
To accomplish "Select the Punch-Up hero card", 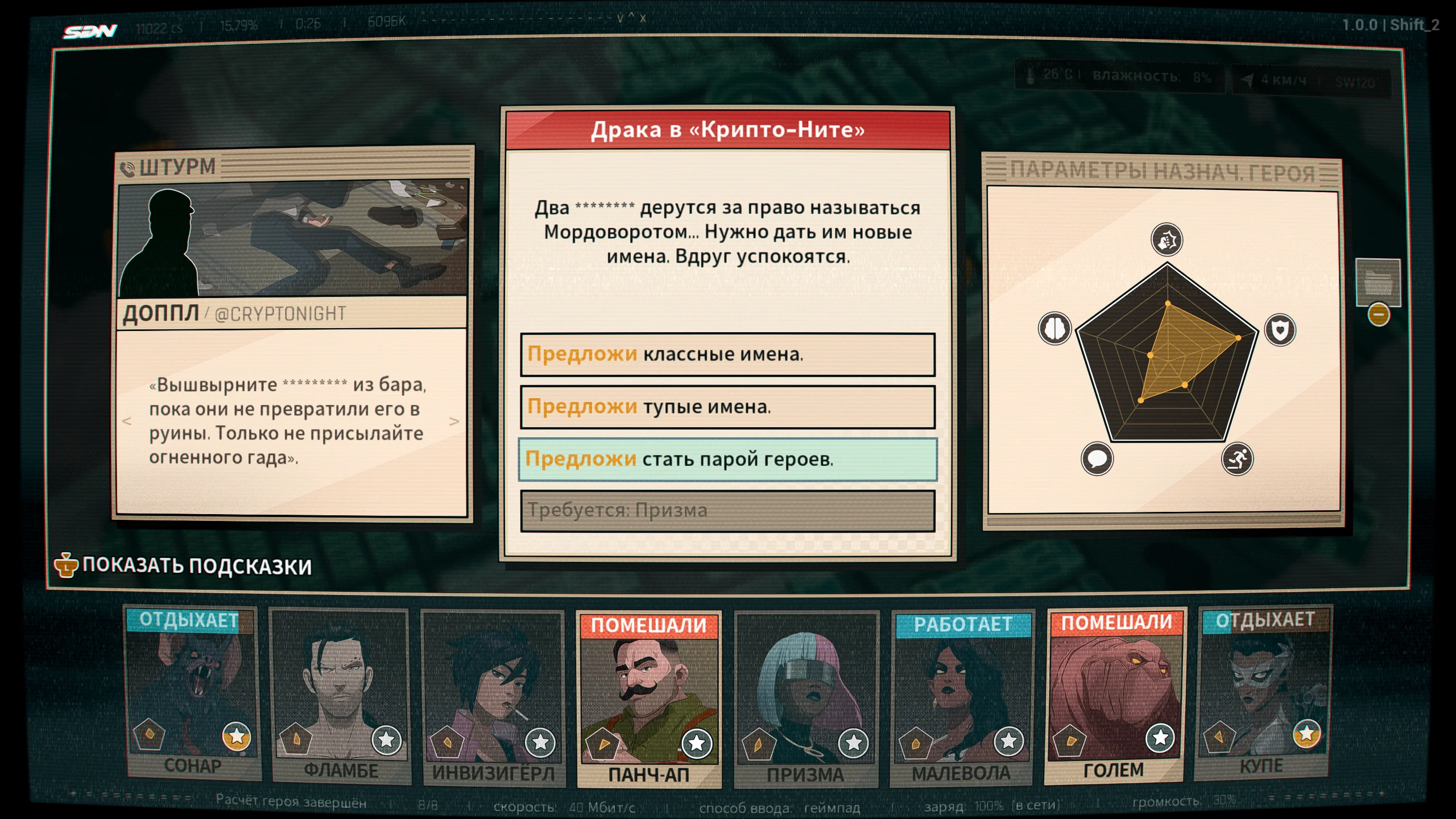I will tap(649, 698).
